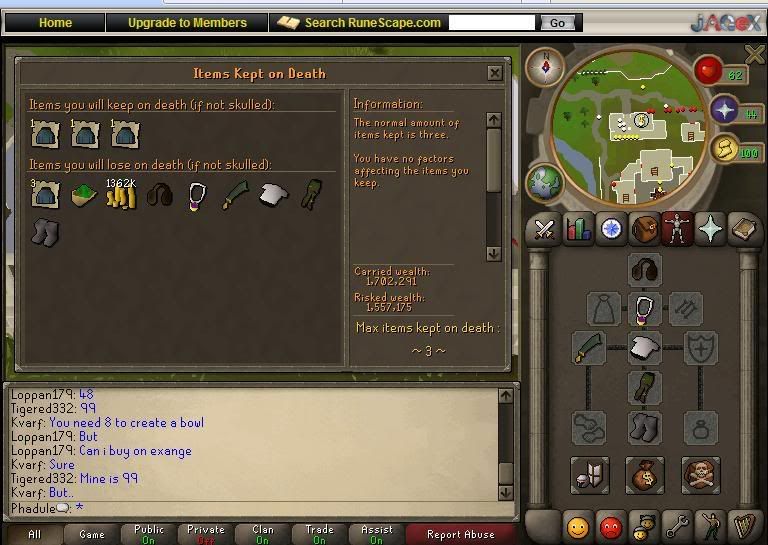
Task: Select the earmuffs in the head slot
Action: click(644, 270)
